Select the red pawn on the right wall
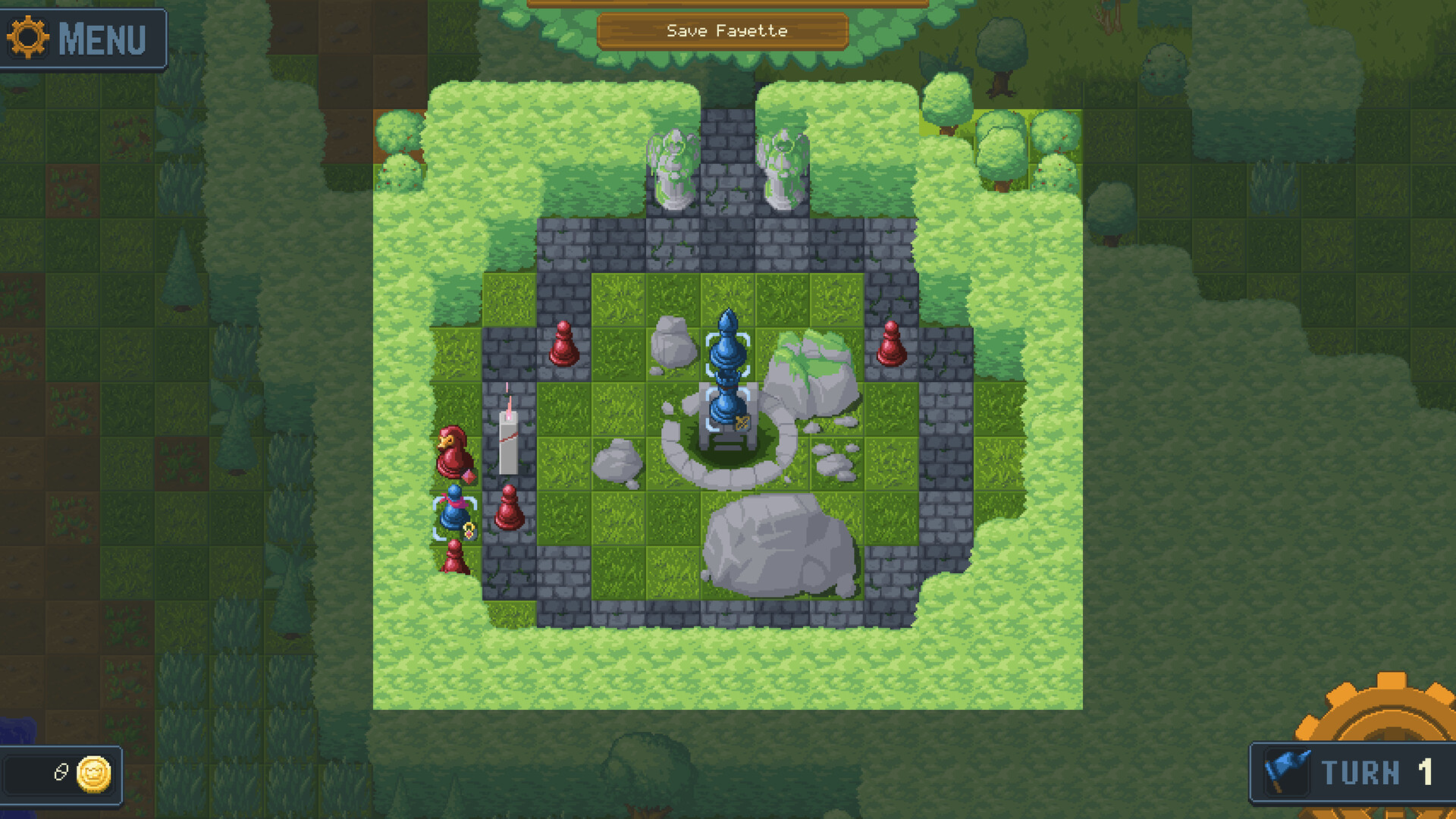 point(891,345)
